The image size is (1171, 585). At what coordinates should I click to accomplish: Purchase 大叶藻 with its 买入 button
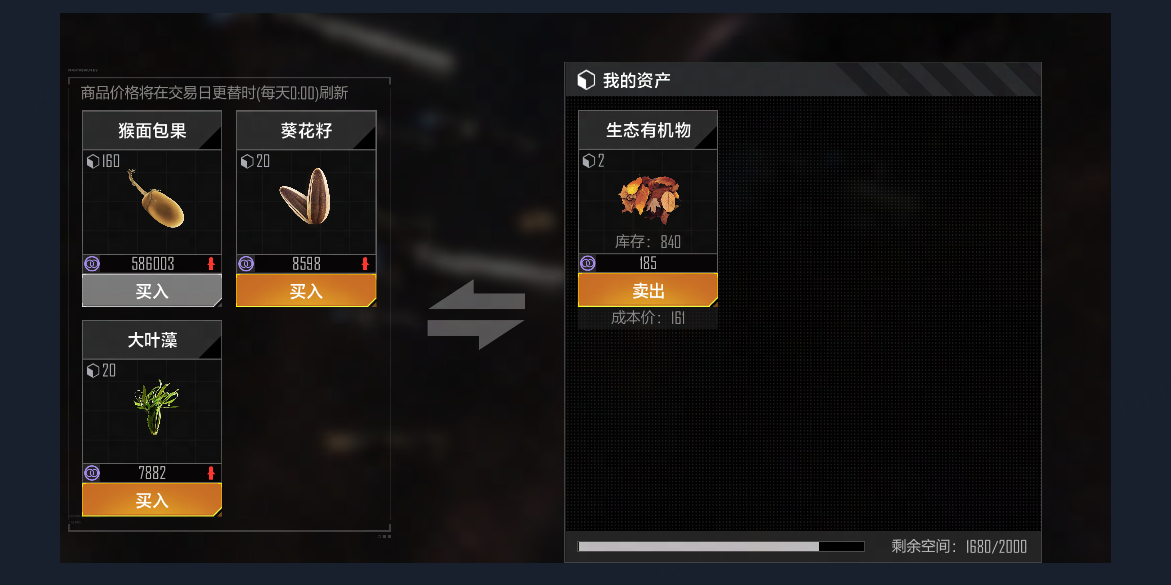[152, 500]
